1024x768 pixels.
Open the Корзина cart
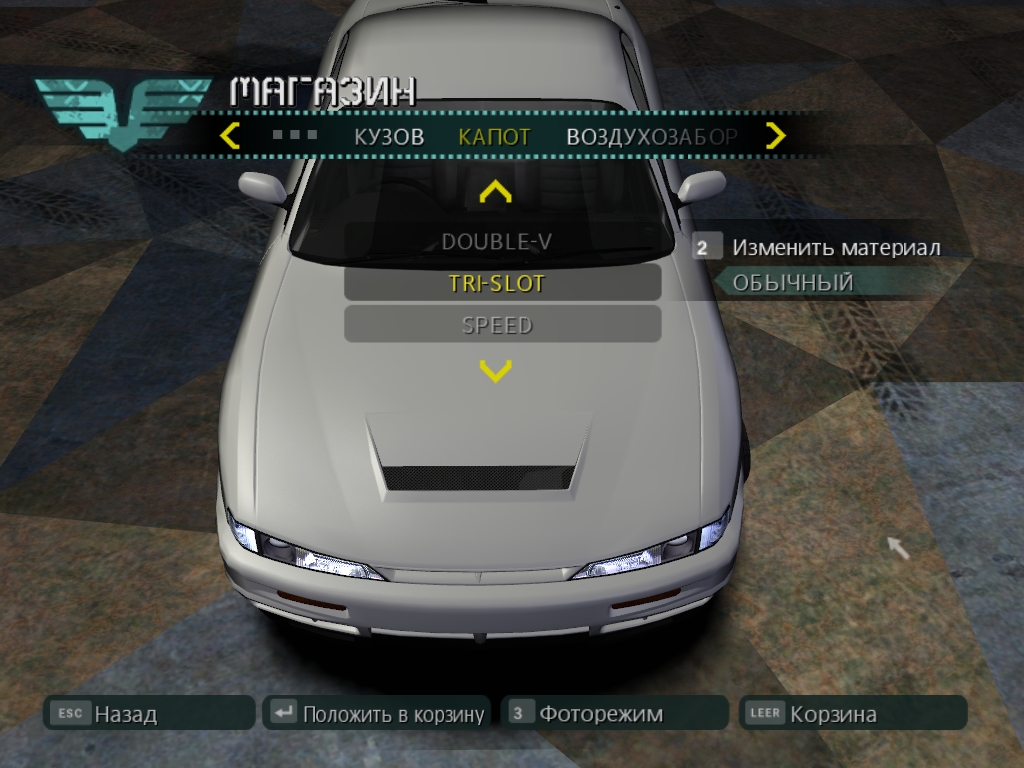(853, 714)
